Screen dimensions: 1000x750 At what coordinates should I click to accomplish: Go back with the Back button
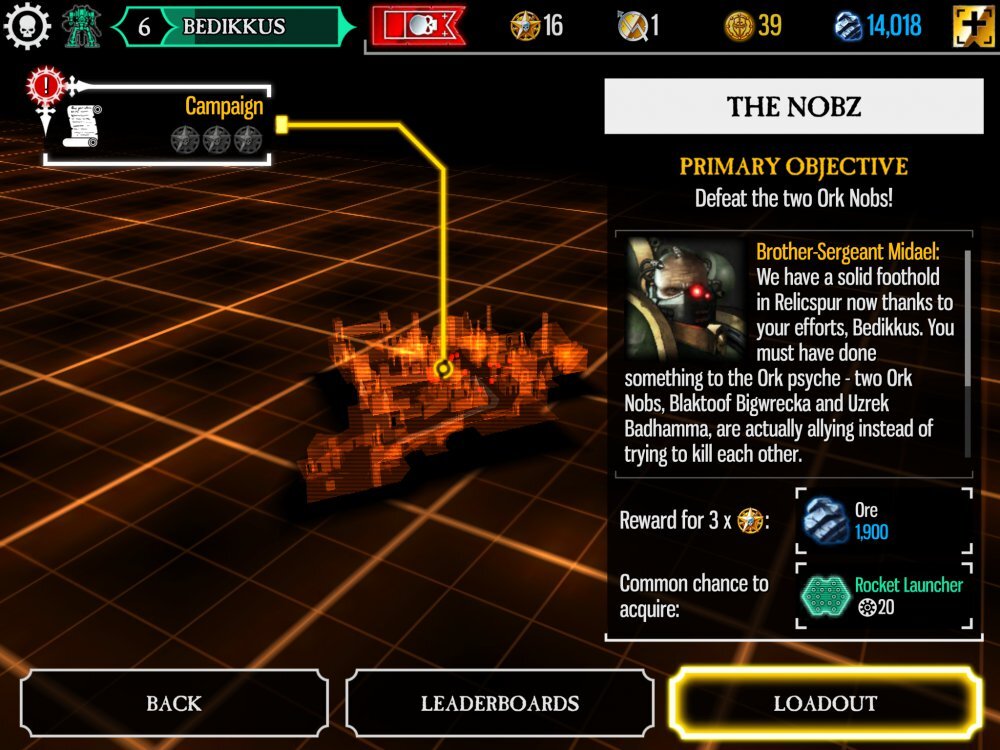(173, 703)
